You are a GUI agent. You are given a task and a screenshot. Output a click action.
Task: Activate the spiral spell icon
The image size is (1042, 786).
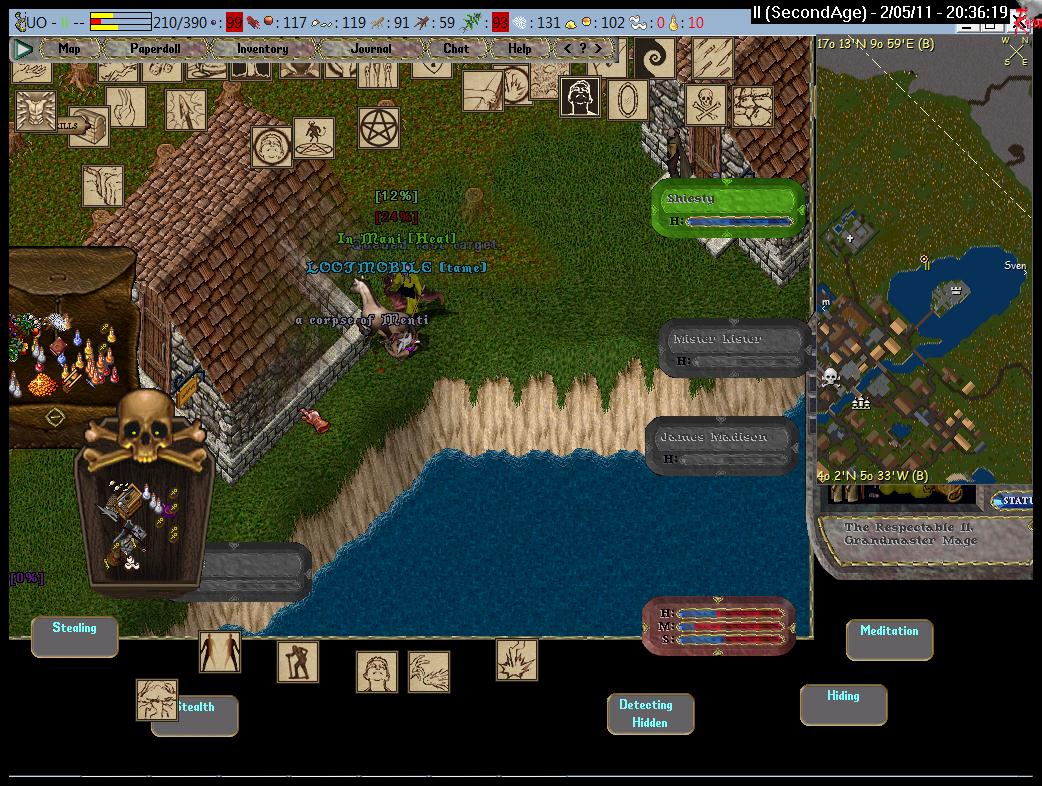tap(656, 58)
